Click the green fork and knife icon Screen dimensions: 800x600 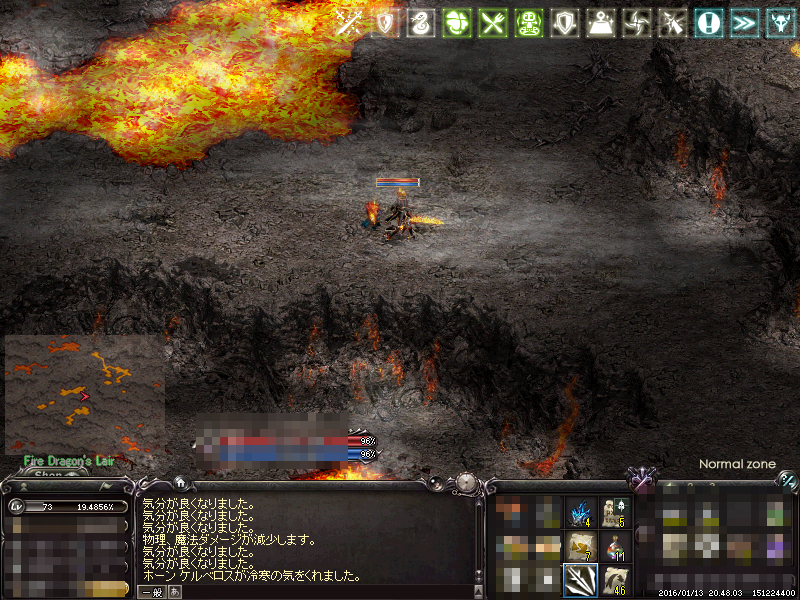pyautogui.click(x=493, y=23)
